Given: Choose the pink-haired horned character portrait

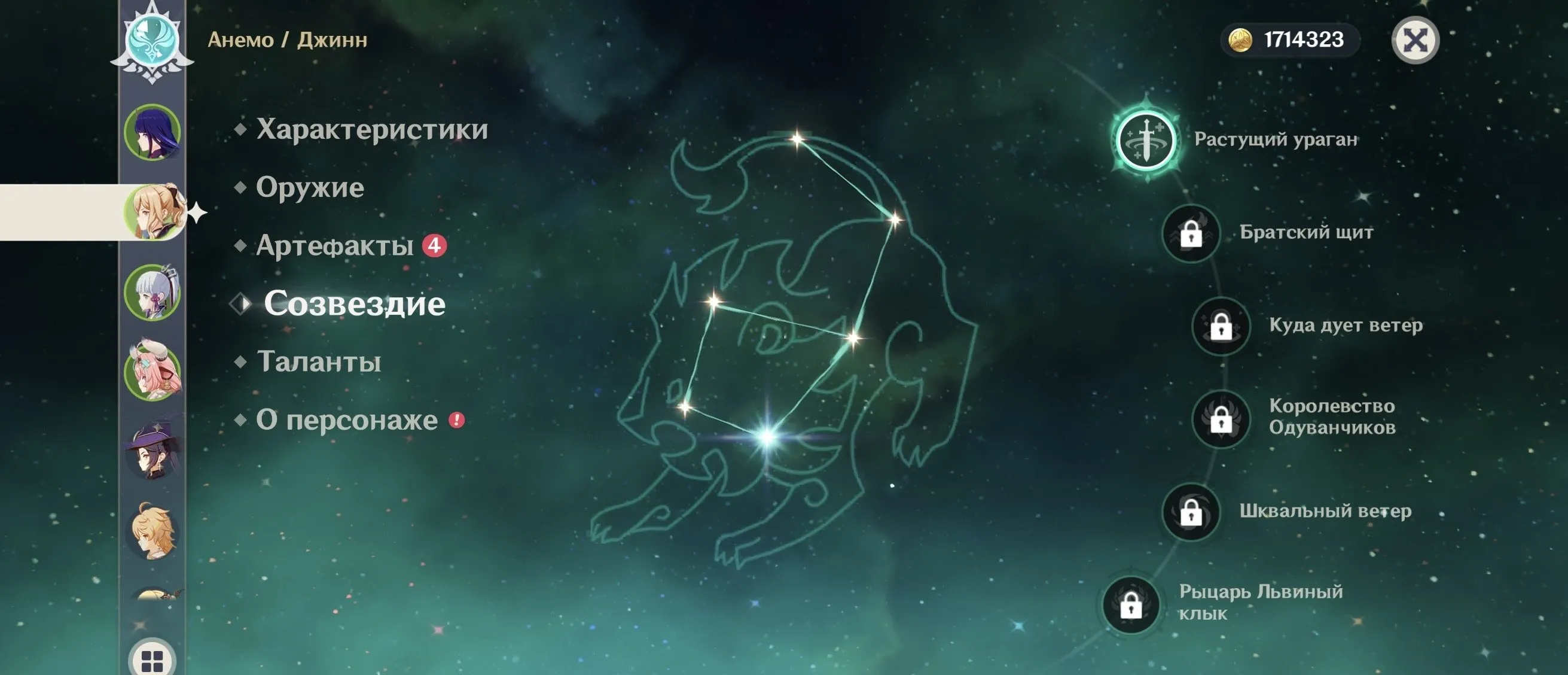Looking at the screenshot, I should pyautogui.click(x=152, y=372).
